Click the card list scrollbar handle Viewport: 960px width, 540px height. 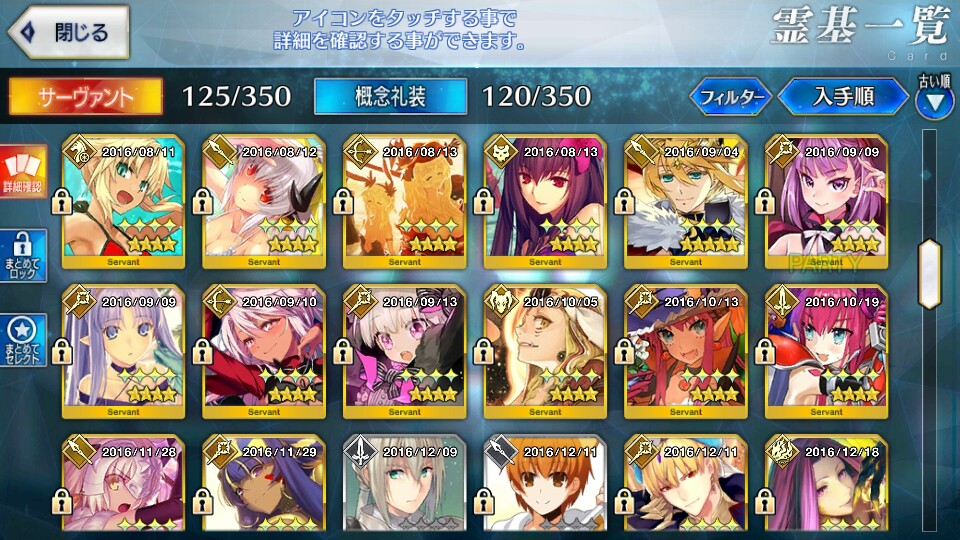click(932, 264)
